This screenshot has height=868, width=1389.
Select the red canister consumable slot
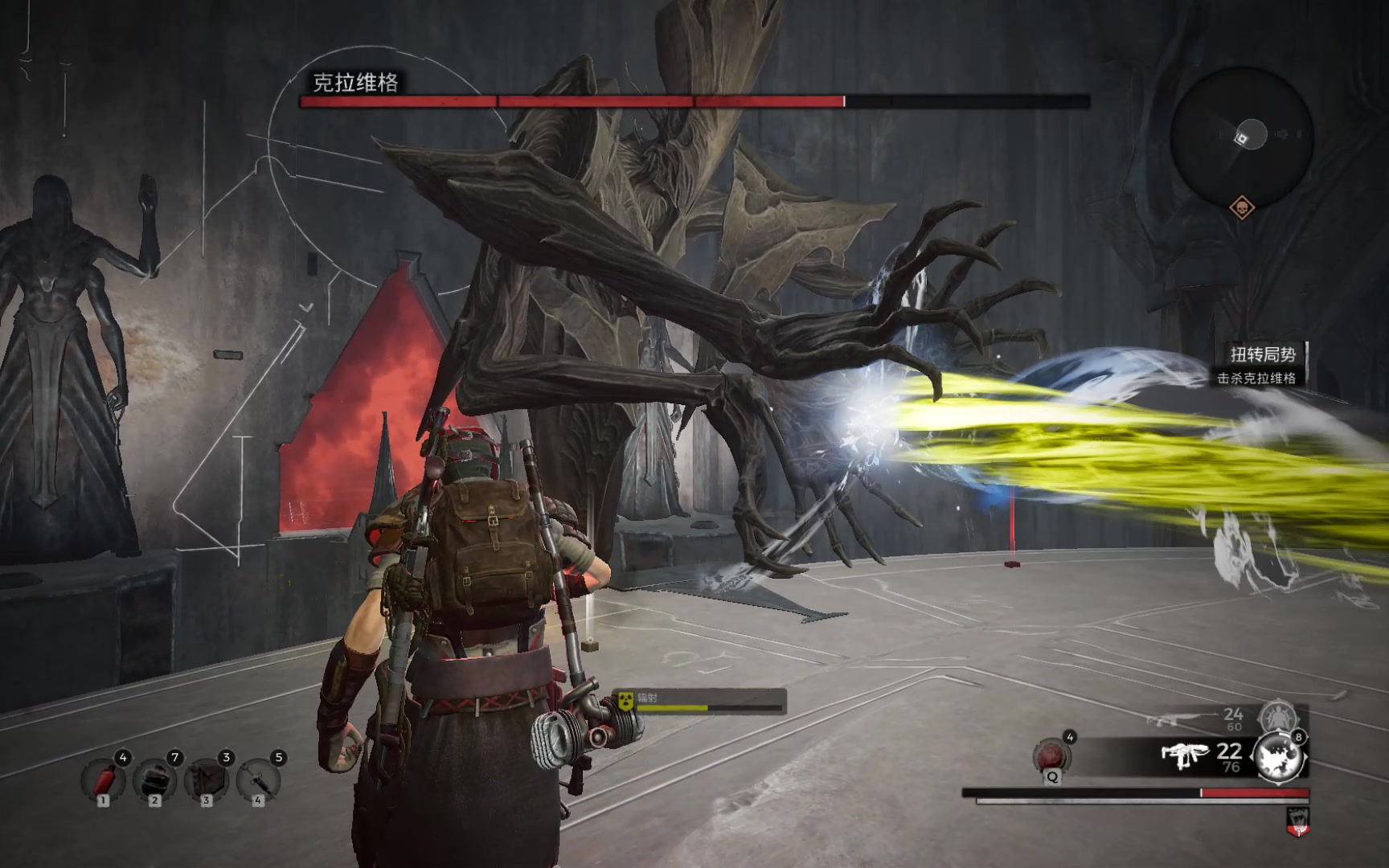(x=104, y=779)
